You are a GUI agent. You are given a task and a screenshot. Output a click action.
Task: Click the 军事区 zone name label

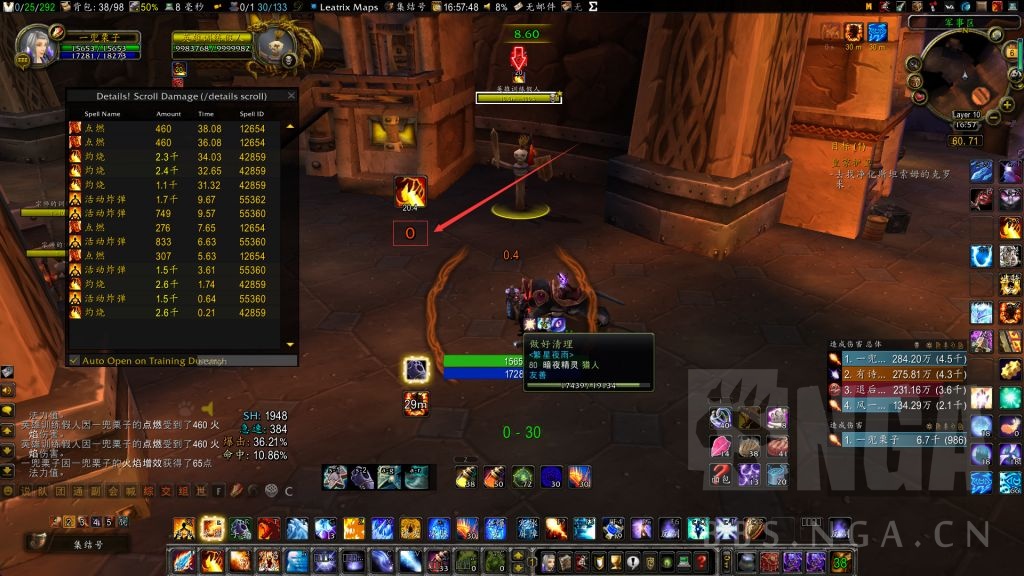tap(961, 22)
